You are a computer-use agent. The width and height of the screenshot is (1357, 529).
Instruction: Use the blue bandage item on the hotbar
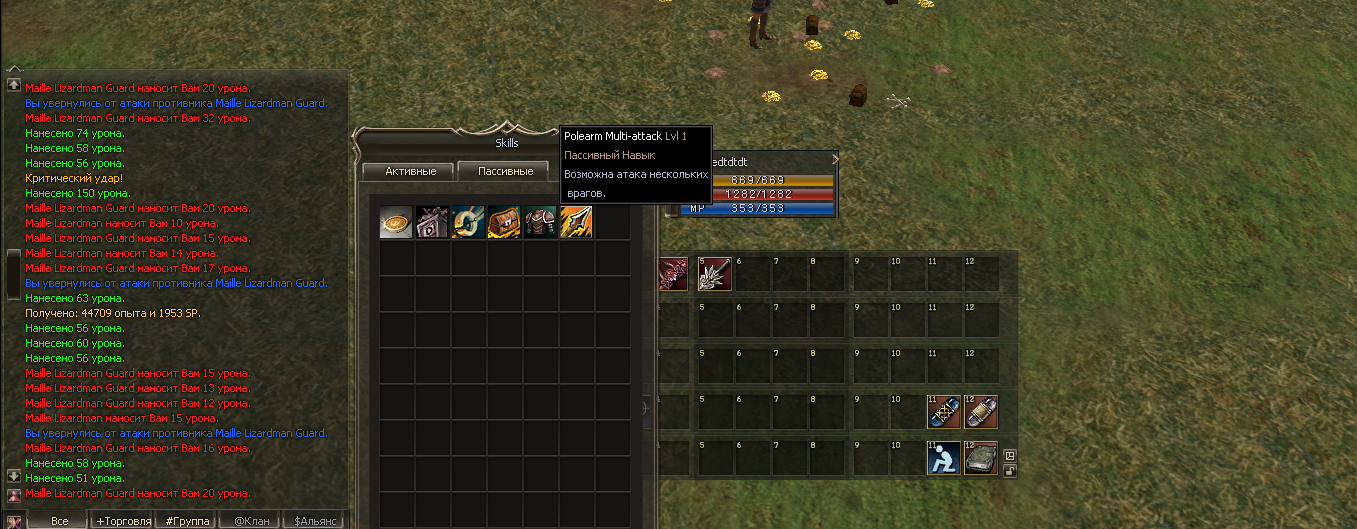943,411
